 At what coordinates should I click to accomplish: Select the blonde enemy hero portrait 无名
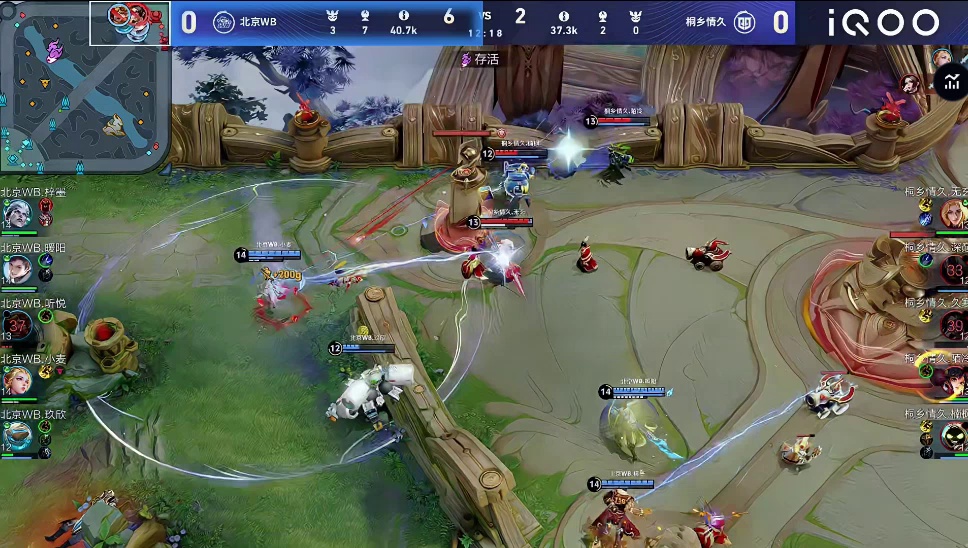[x=951, y=213]
